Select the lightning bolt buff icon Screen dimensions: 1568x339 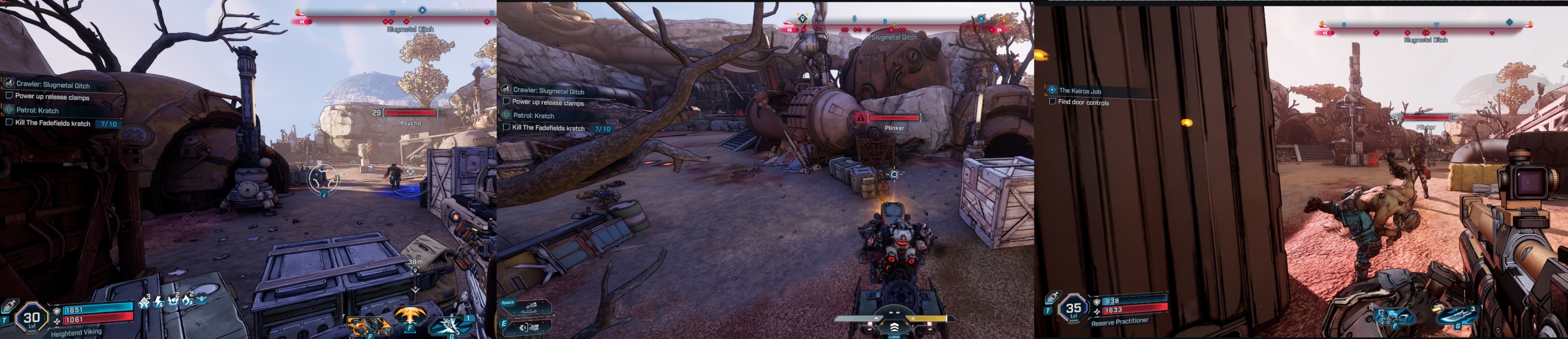(x=159, y=301)
